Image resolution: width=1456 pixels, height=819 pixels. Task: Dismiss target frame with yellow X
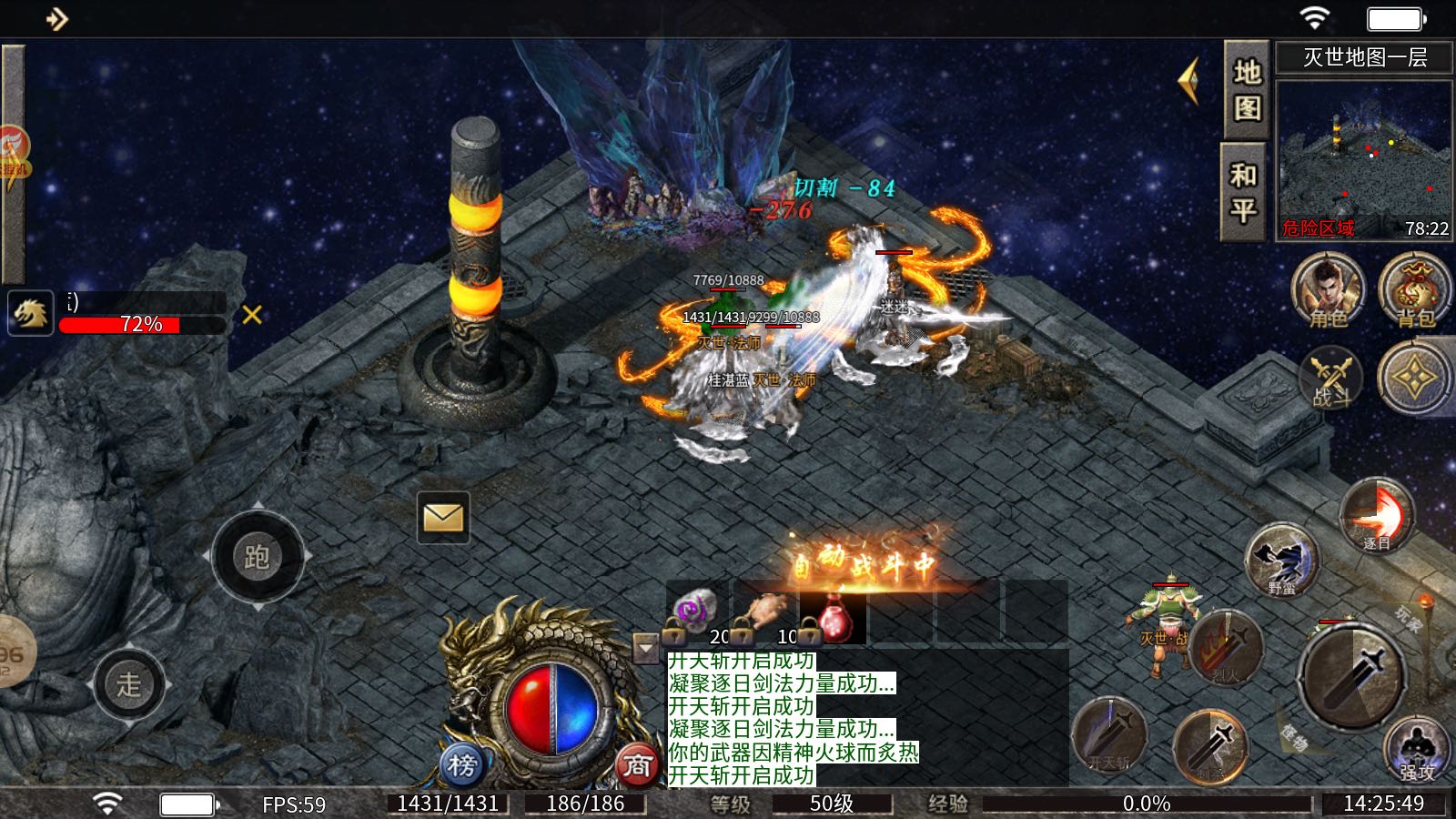point(252,315)
